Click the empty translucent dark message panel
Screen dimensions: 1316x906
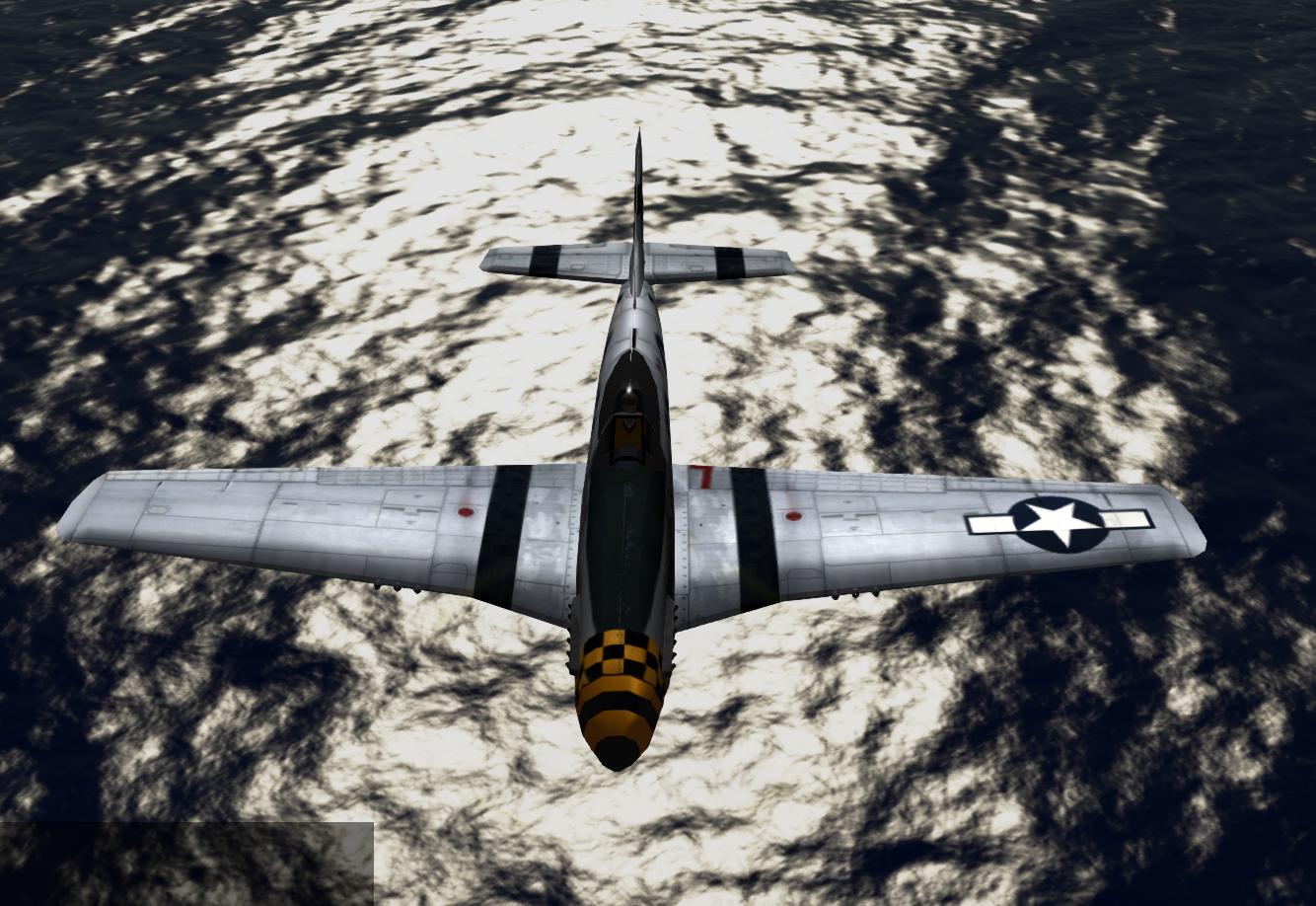coord(186,864)
